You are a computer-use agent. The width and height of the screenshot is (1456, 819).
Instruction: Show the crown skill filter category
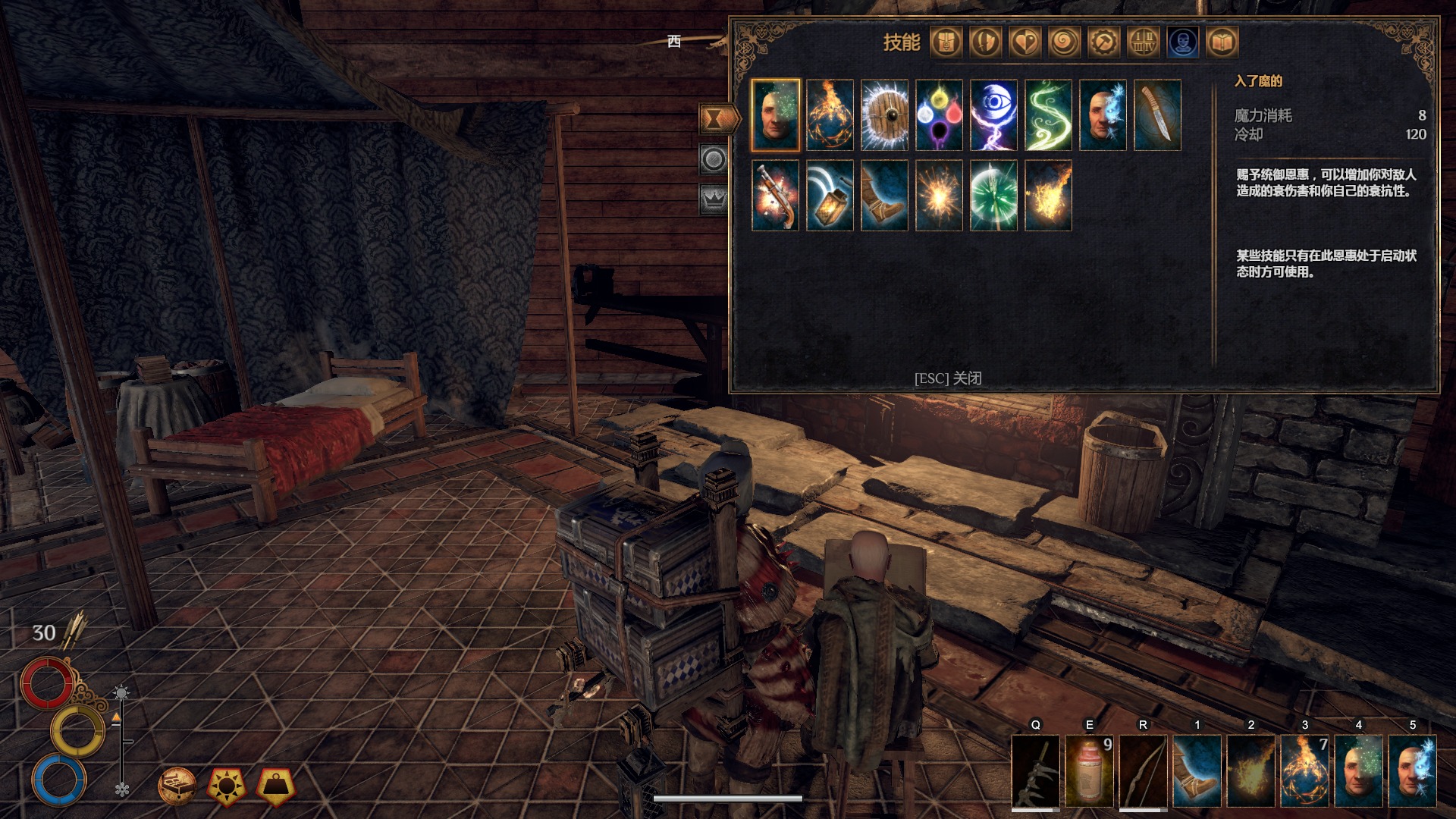(714, 199)
